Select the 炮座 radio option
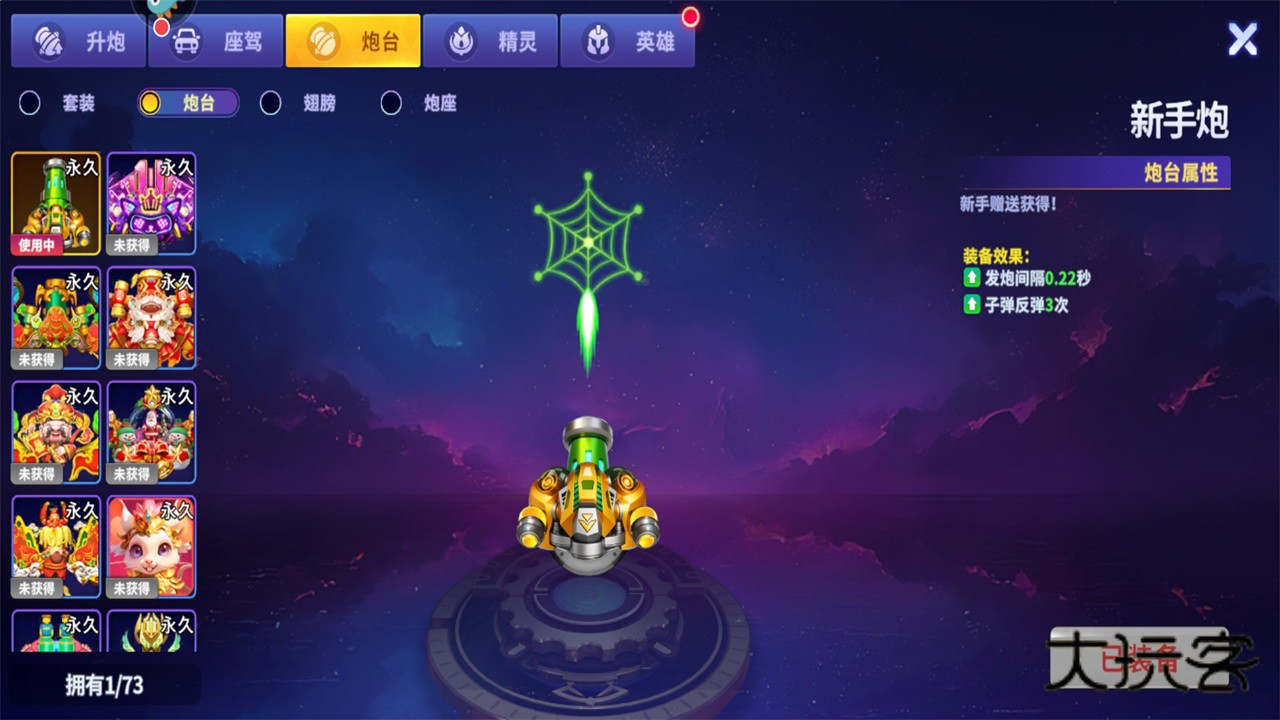 (x=391, y=103)
